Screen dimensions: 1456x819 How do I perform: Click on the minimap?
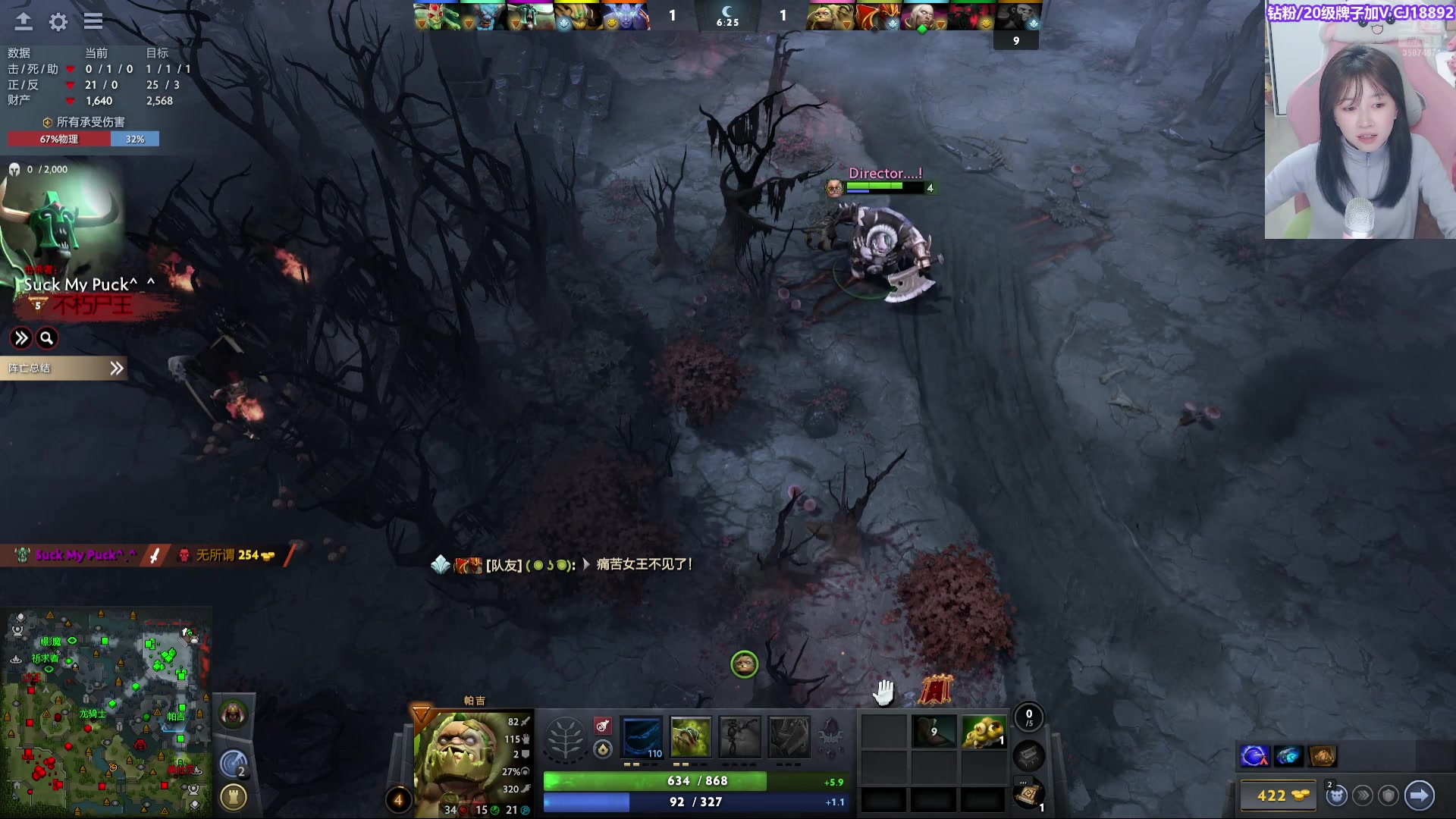coord(106,713)
